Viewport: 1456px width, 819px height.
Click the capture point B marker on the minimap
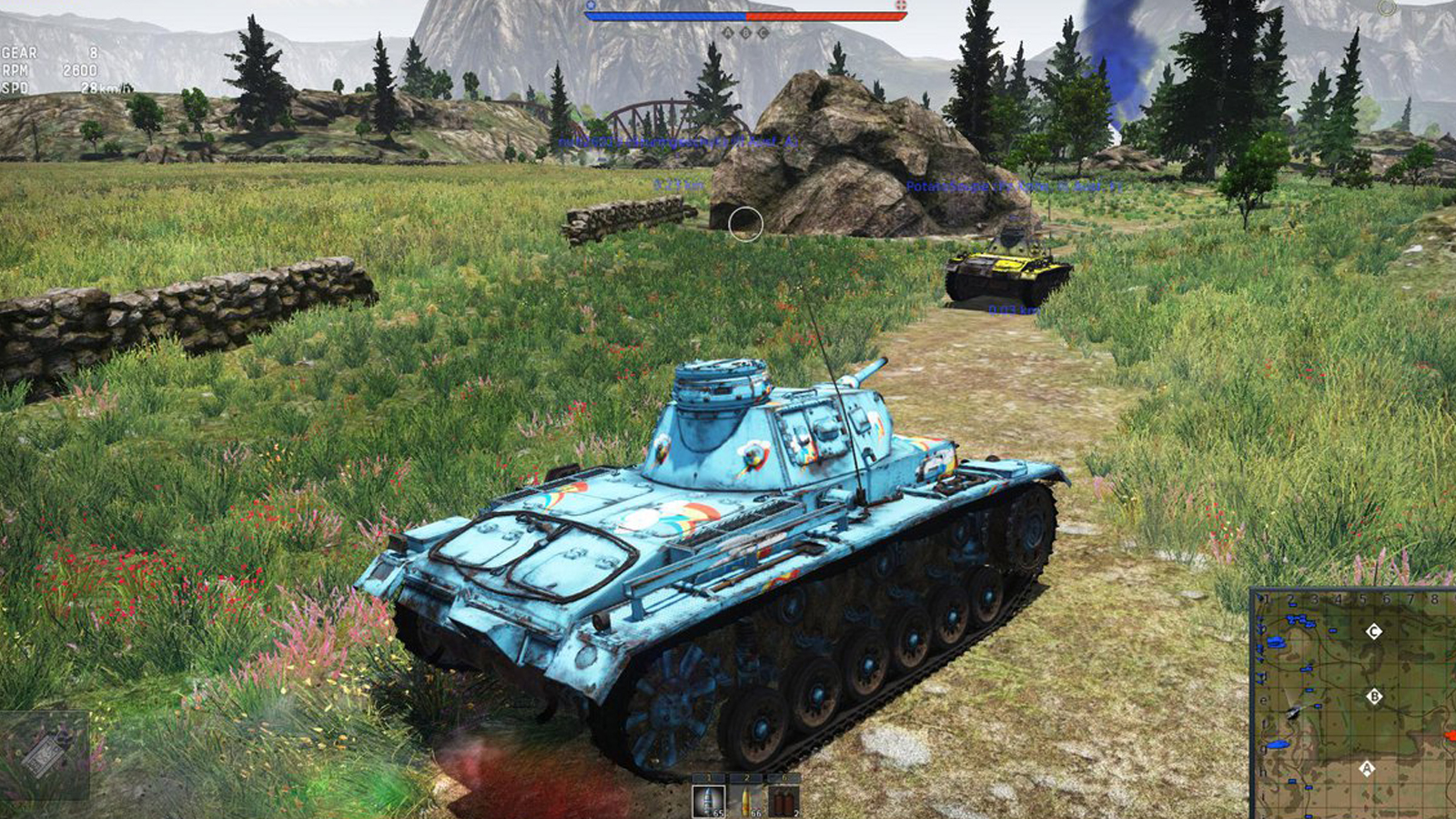[x=1374, y=696]
